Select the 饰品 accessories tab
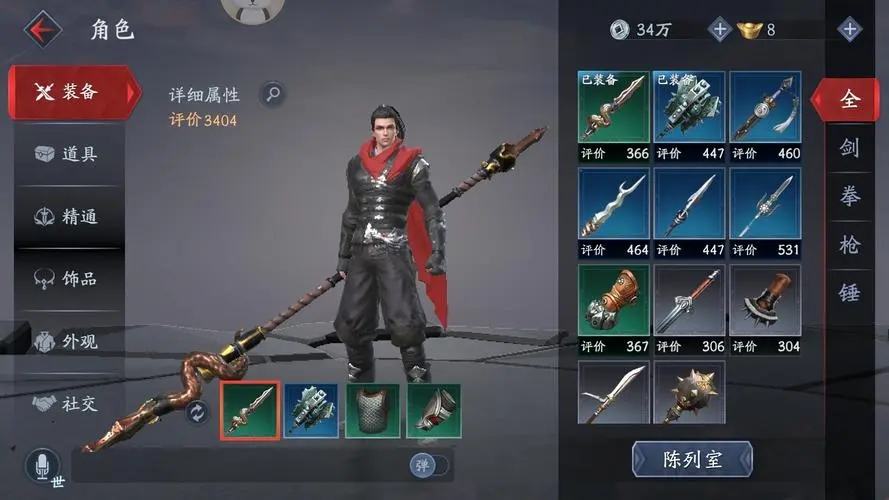Screen dimensions: 889x500 pos(68,278)
